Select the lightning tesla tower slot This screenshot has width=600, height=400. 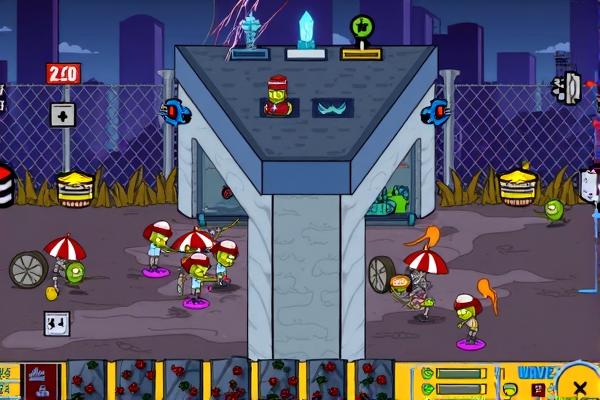(248, 36)
